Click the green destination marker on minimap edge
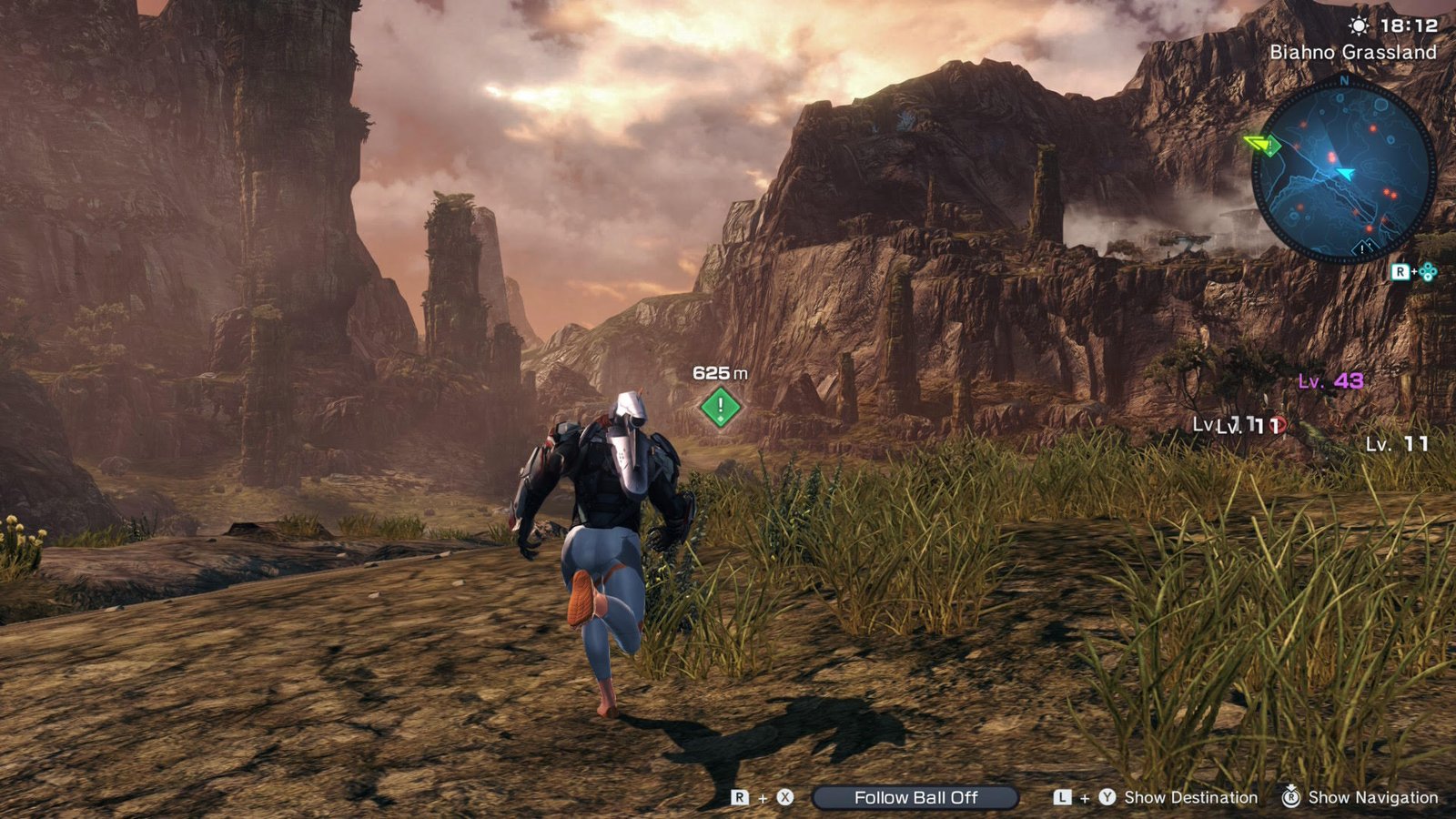1456x819 pixels. tap(1263, 145)
